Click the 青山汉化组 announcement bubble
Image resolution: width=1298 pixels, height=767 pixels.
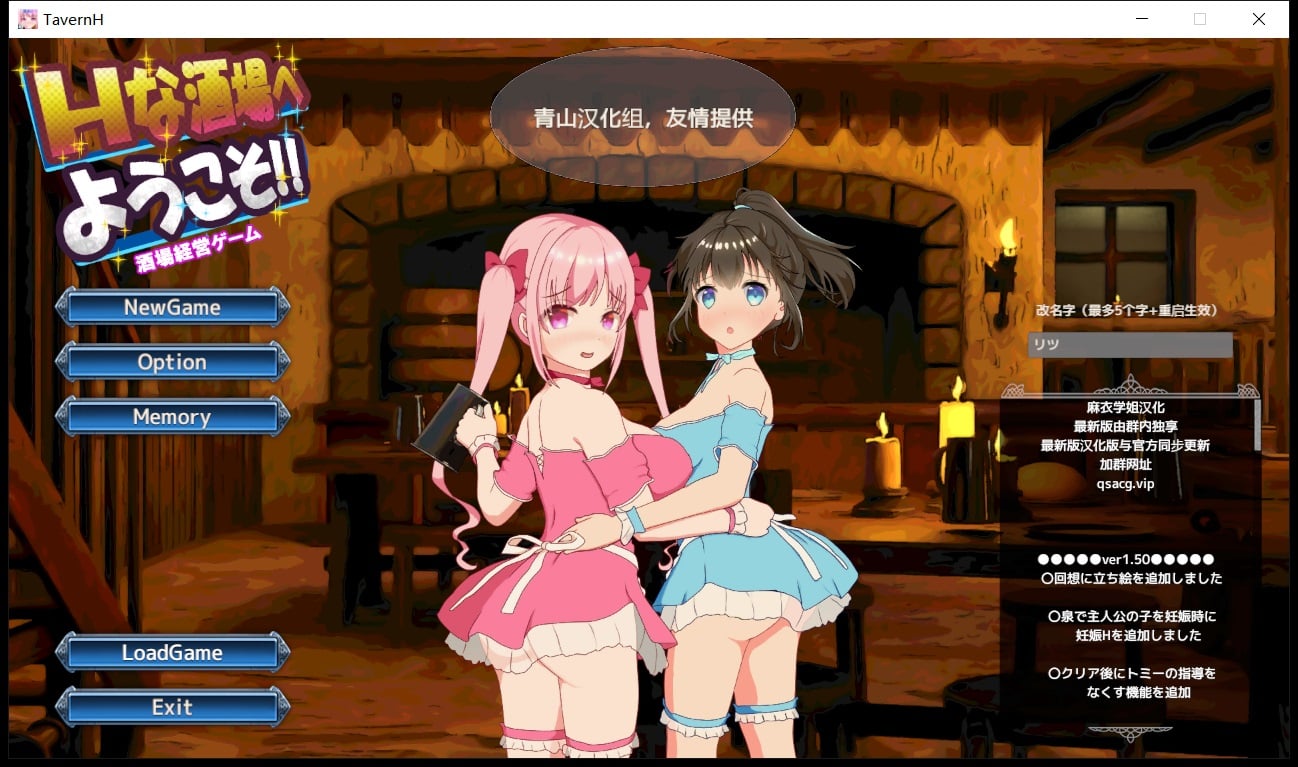[x=643, y=116]
